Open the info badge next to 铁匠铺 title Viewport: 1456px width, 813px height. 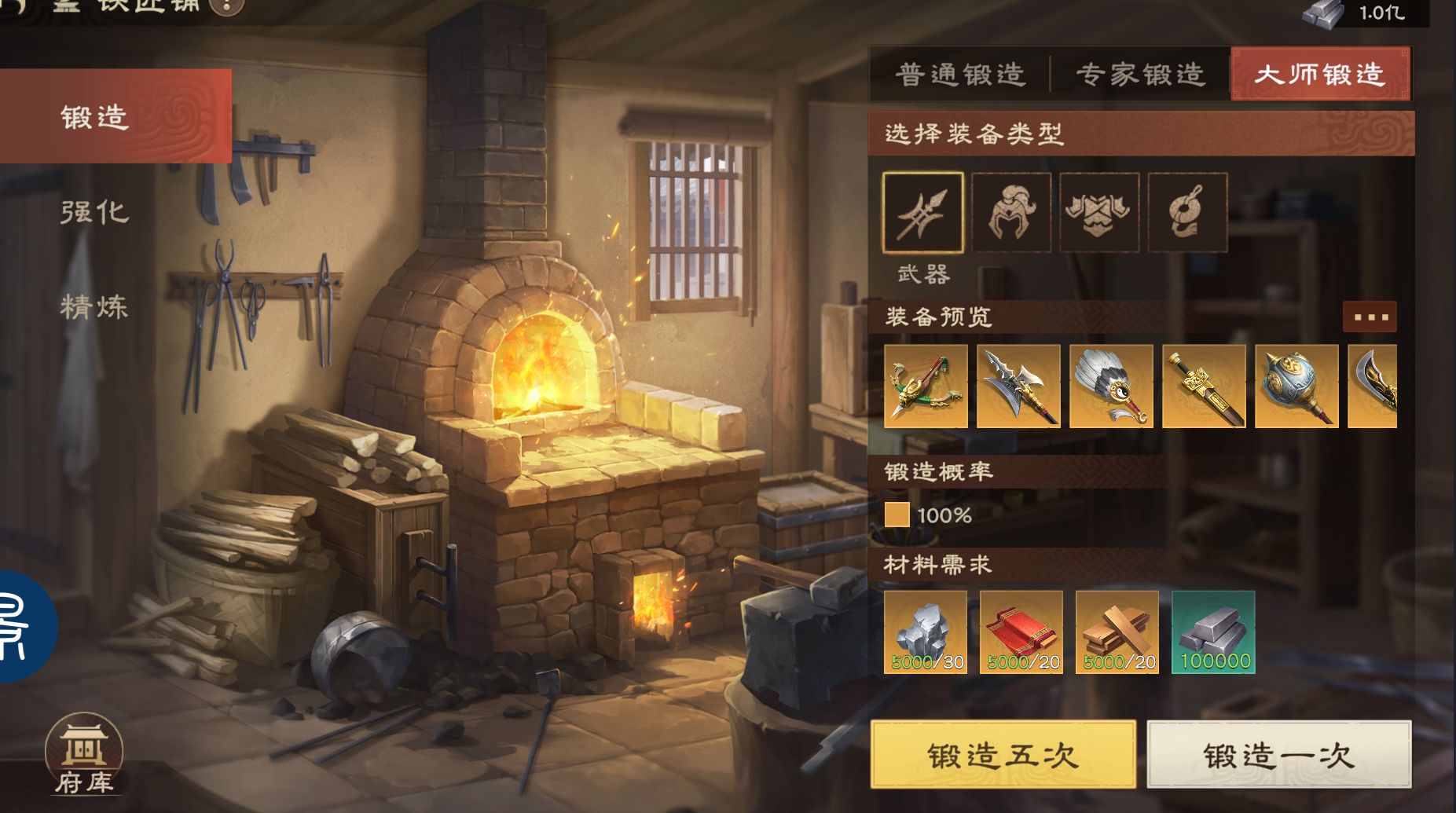(226, 8)
